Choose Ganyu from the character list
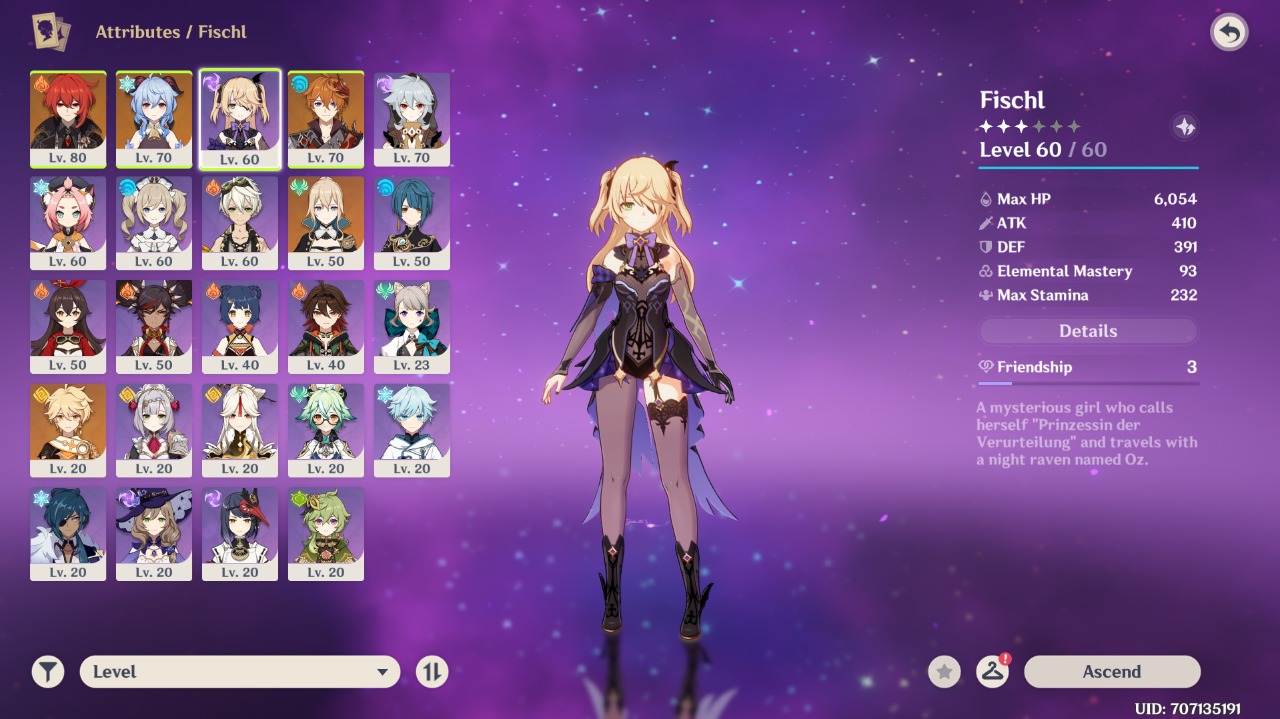Screen dimensions: 1280x719 154,119
